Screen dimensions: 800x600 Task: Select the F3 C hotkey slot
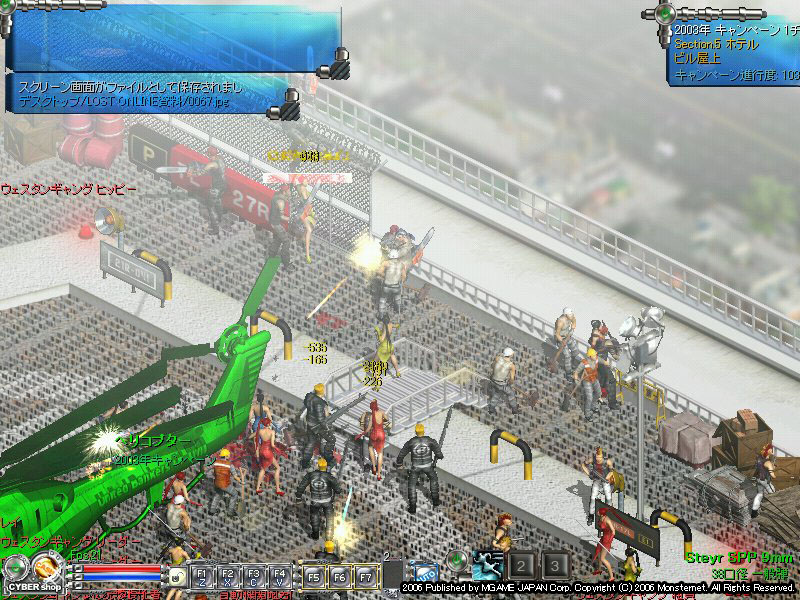coord(254,577)
